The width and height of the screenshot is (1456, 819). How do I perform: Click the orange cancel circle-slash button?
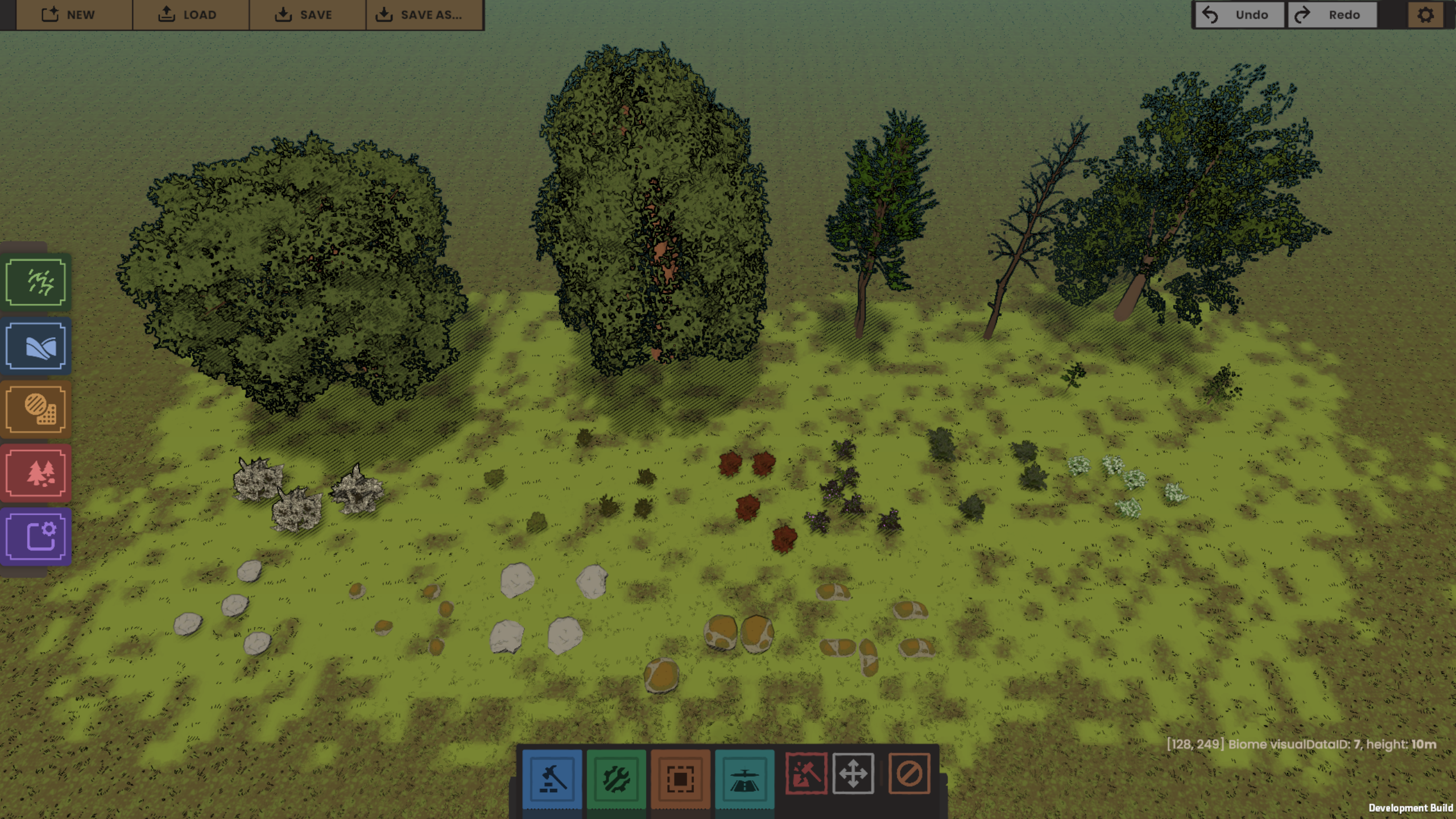coord(909,773)
